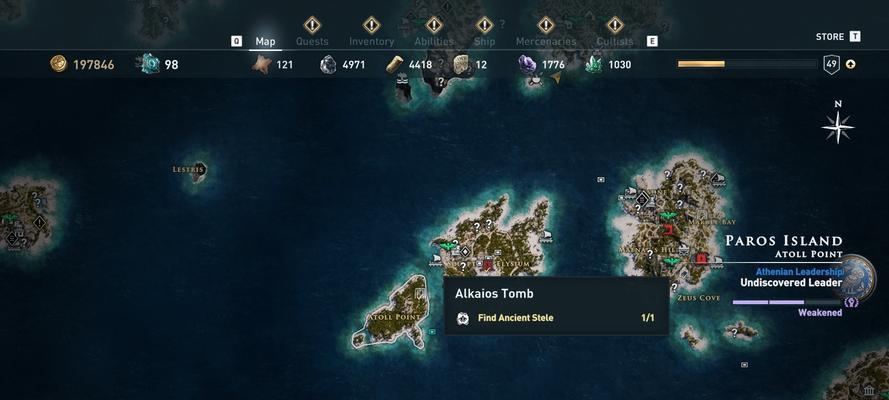
Task: Show the Mercenaries tab
Action: (x=546, y=41)
